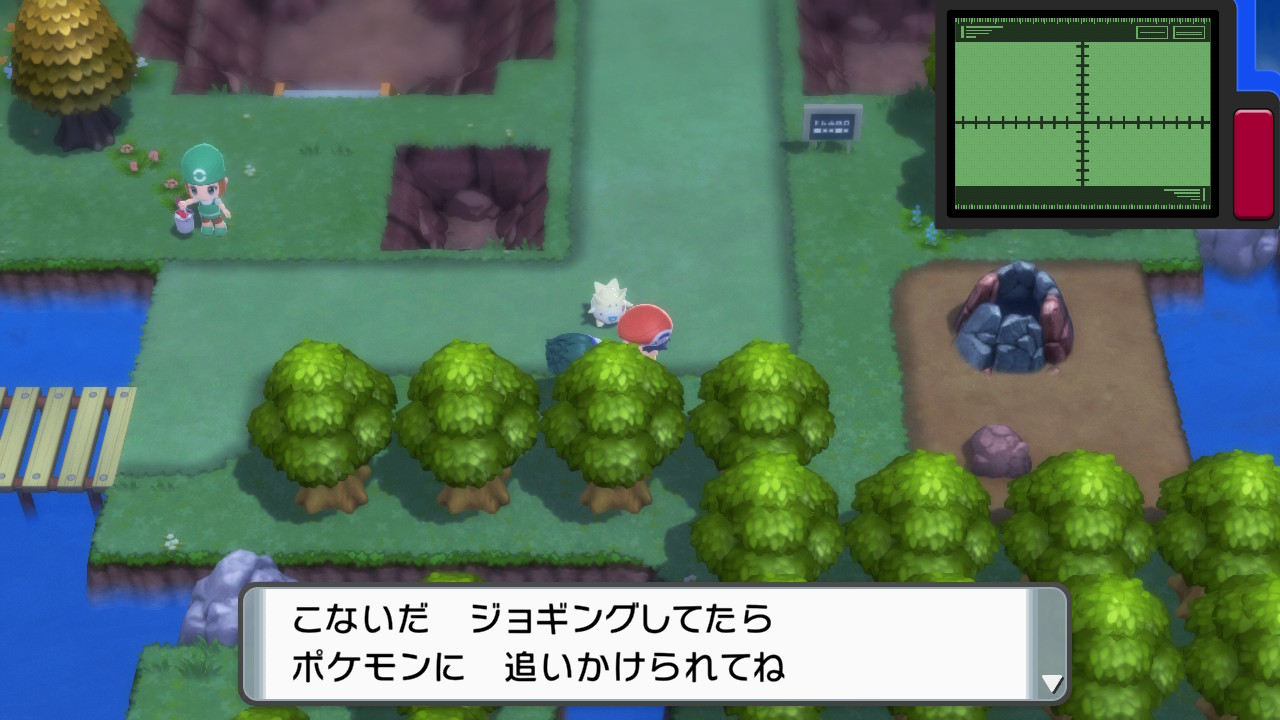Click the white down arrow to advance dialogue
This screenshot has width=1280, height=720.
1053,685
